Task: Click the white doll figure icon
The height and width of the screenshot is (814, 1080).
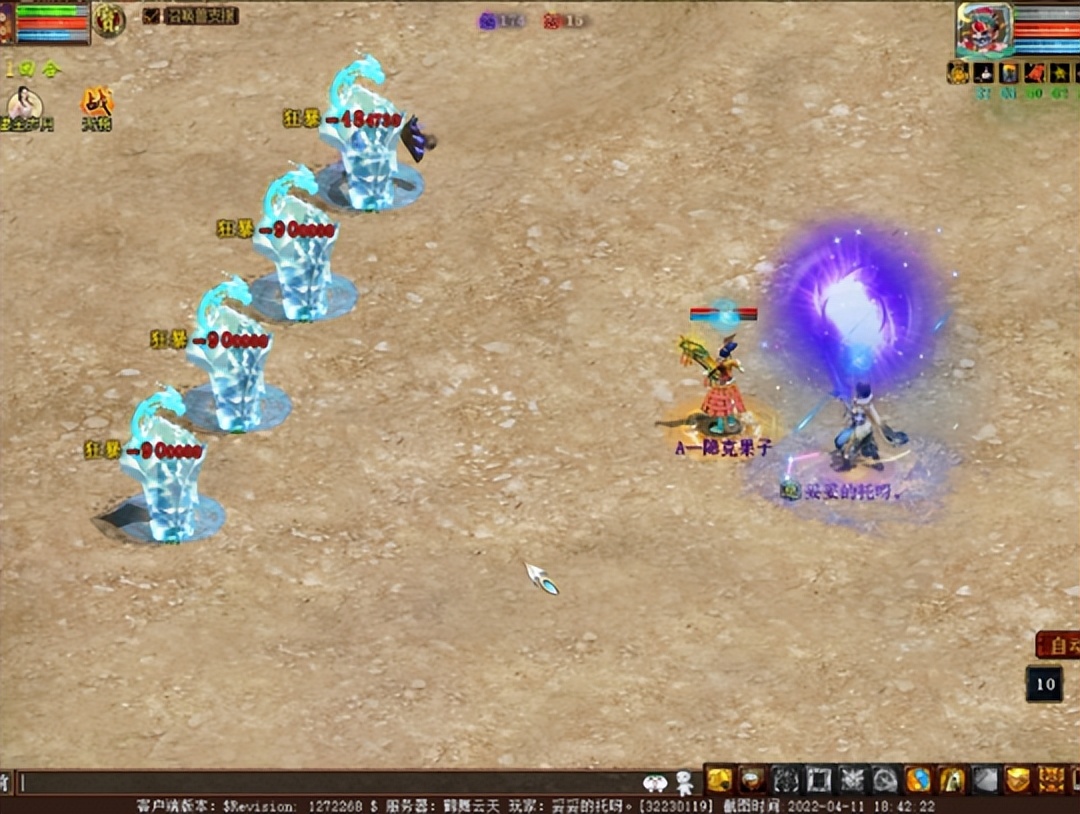Action: click(x=684, y=782)
